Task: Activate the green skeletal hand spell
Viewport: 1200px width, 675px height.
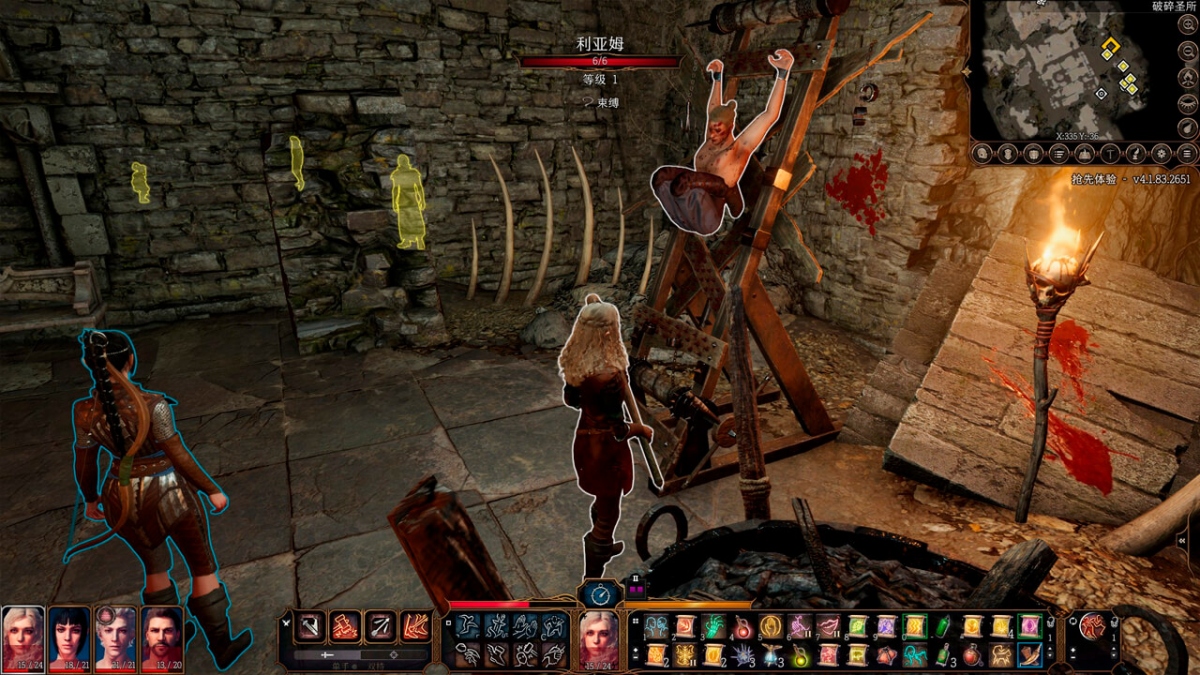Action: click(713, 627)
